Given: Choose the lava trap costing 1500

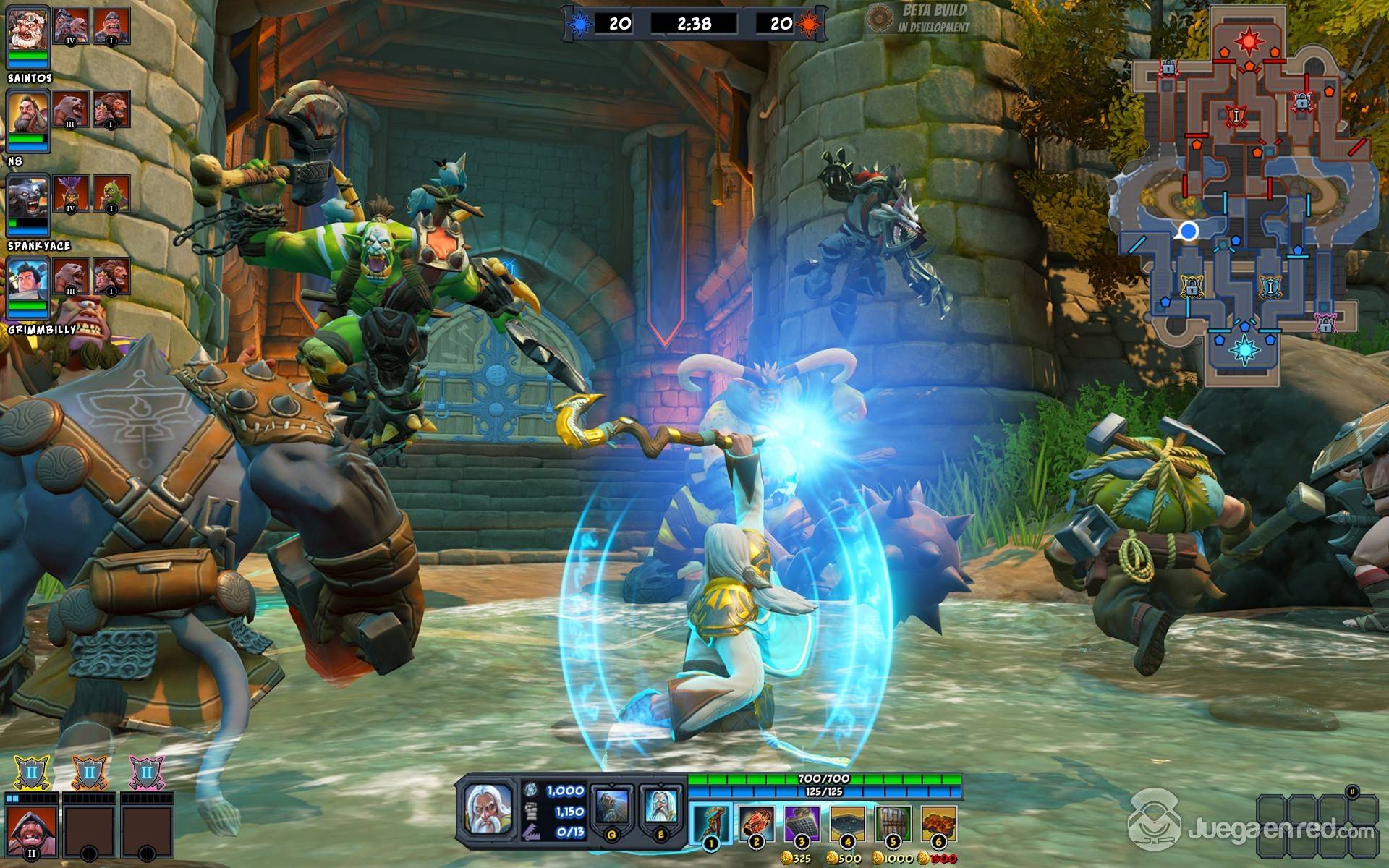Looking at the screenshot, I should pos(938,825).
